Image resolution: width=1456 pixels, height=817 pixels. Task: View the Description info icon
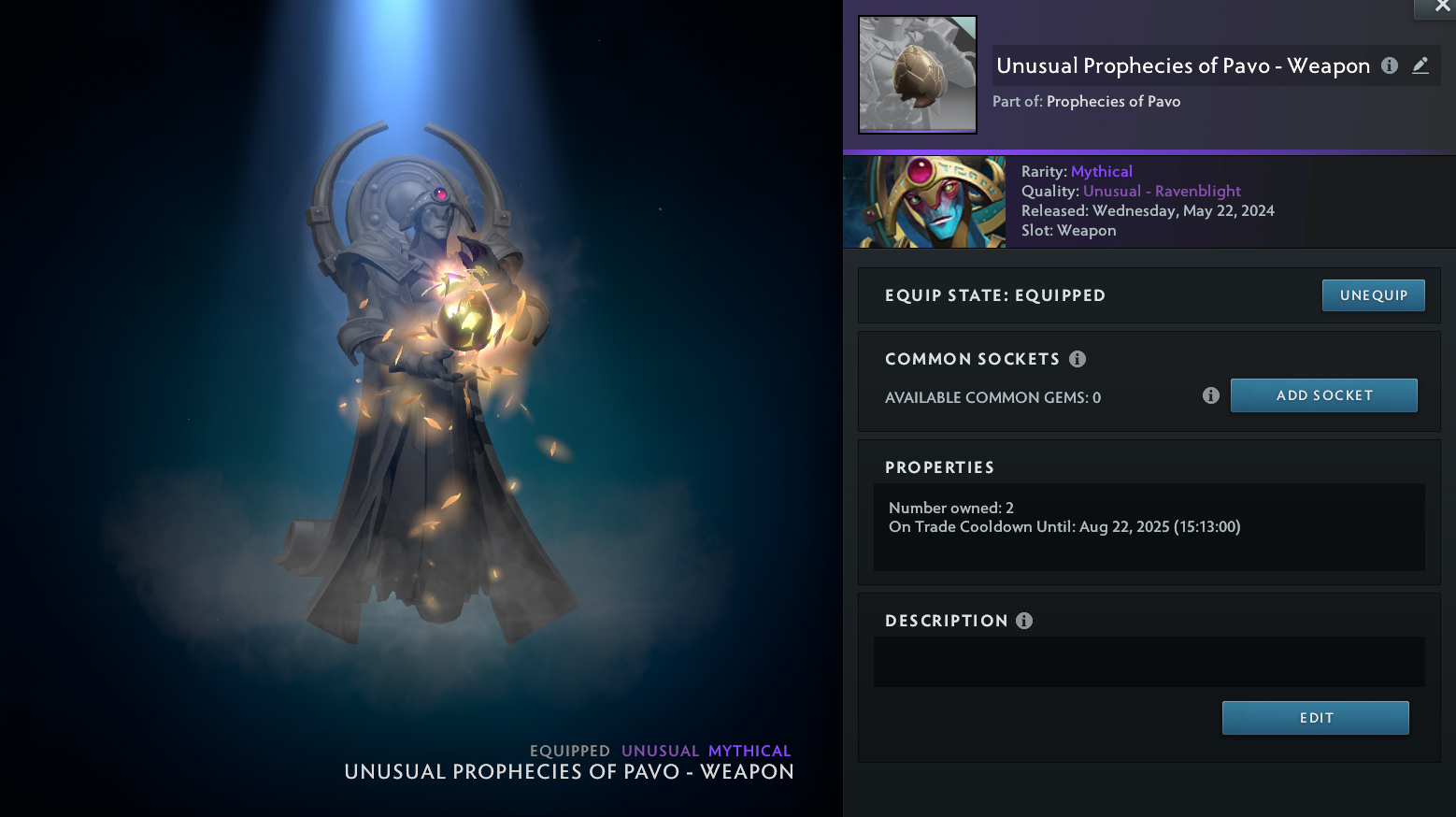point(1024,621)
